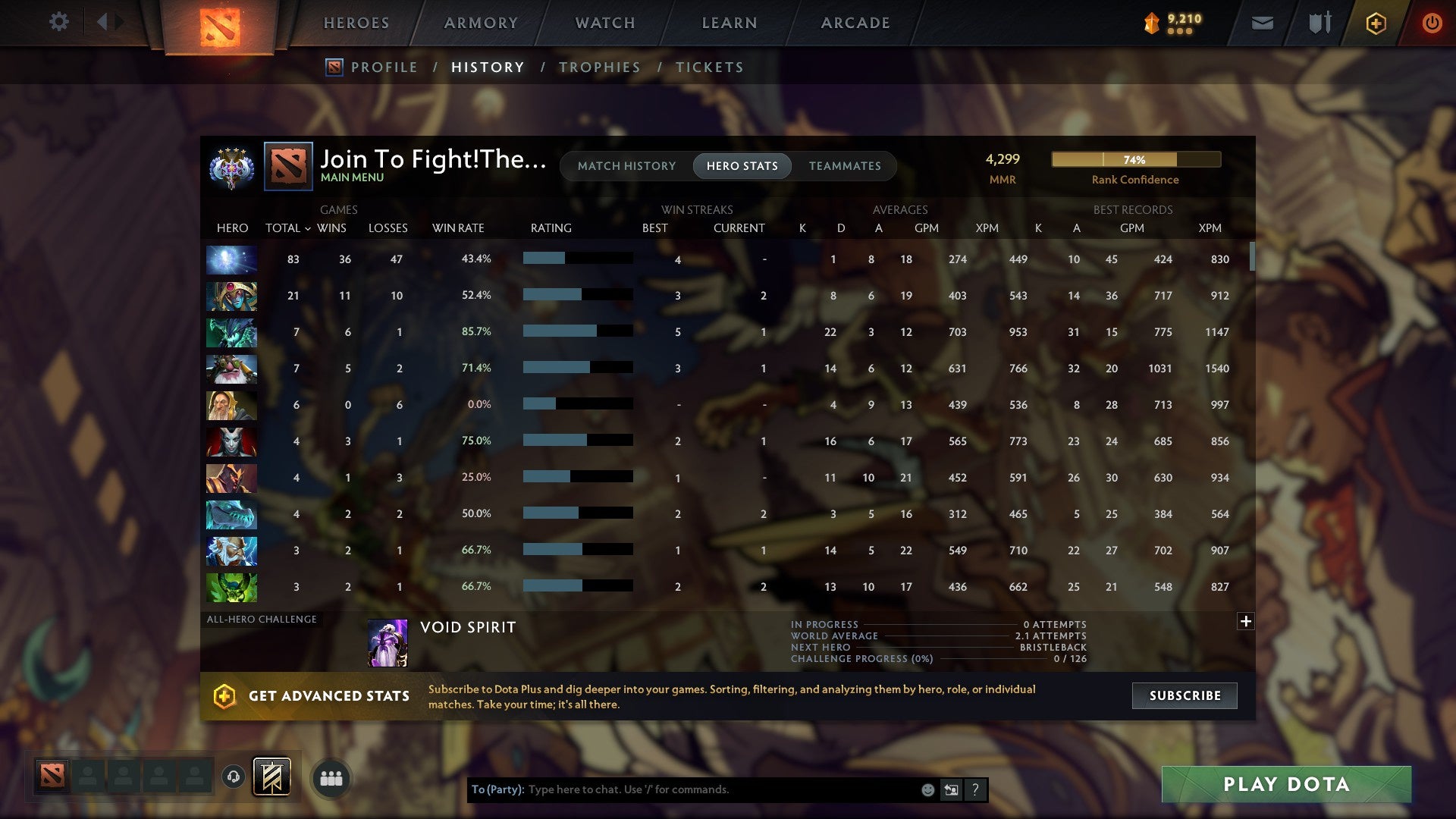Sort heroes by the TOTAL column chevron
Screen dimensions: 1456x819
tap(307, 227)
